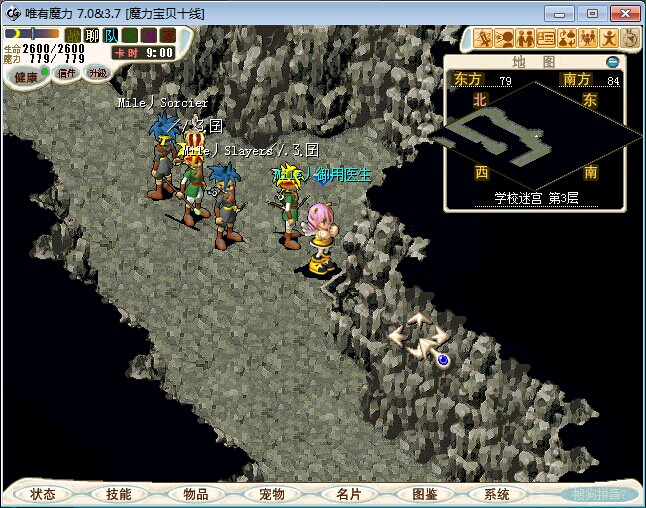This screenshot has width=646, height=508.
Task: Click the 健康 health button
Action: coord(27,76)
